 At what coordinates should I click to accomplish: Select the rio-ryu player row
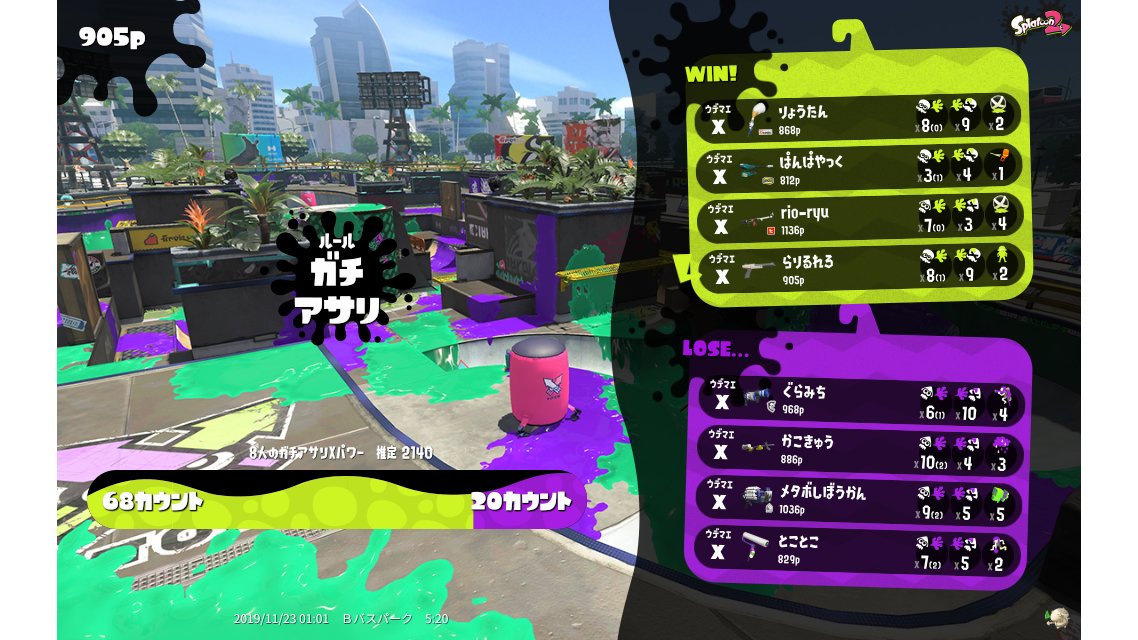(x=858, y=219)
